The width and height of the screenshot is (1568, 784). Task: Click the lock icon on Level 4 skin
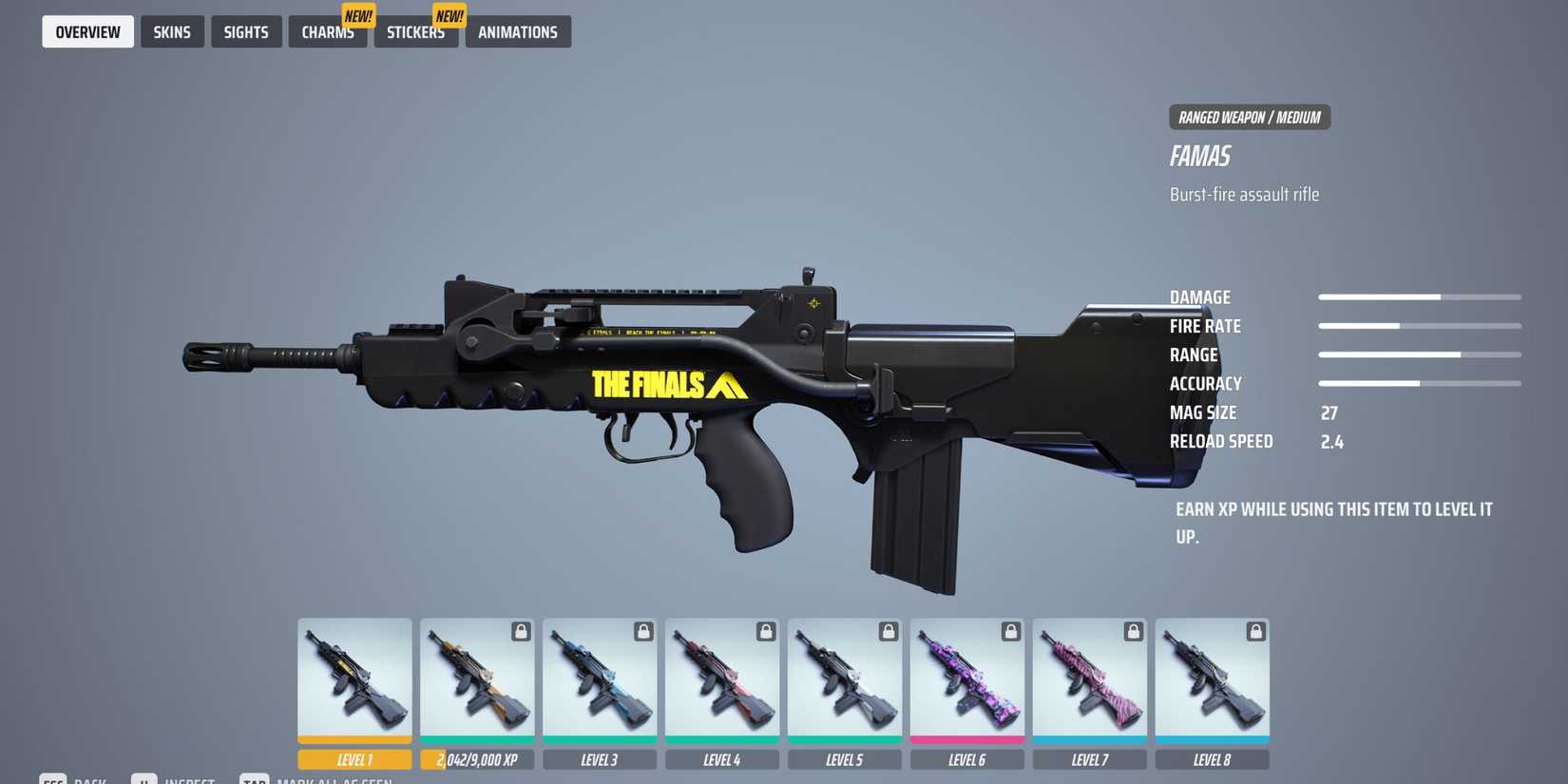[767, 630]
